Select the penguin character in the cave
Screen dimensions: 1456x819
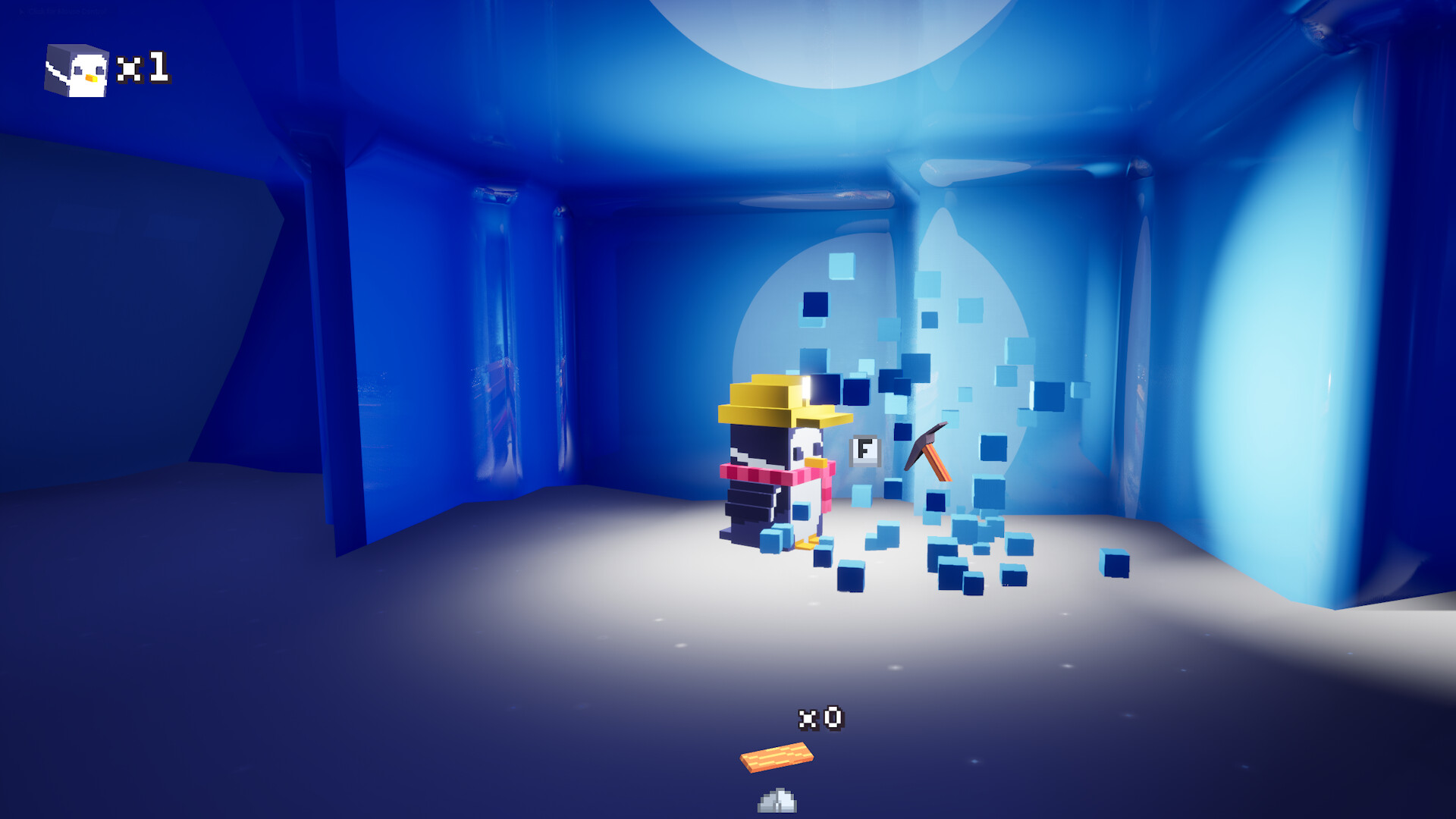pos(773,478)
